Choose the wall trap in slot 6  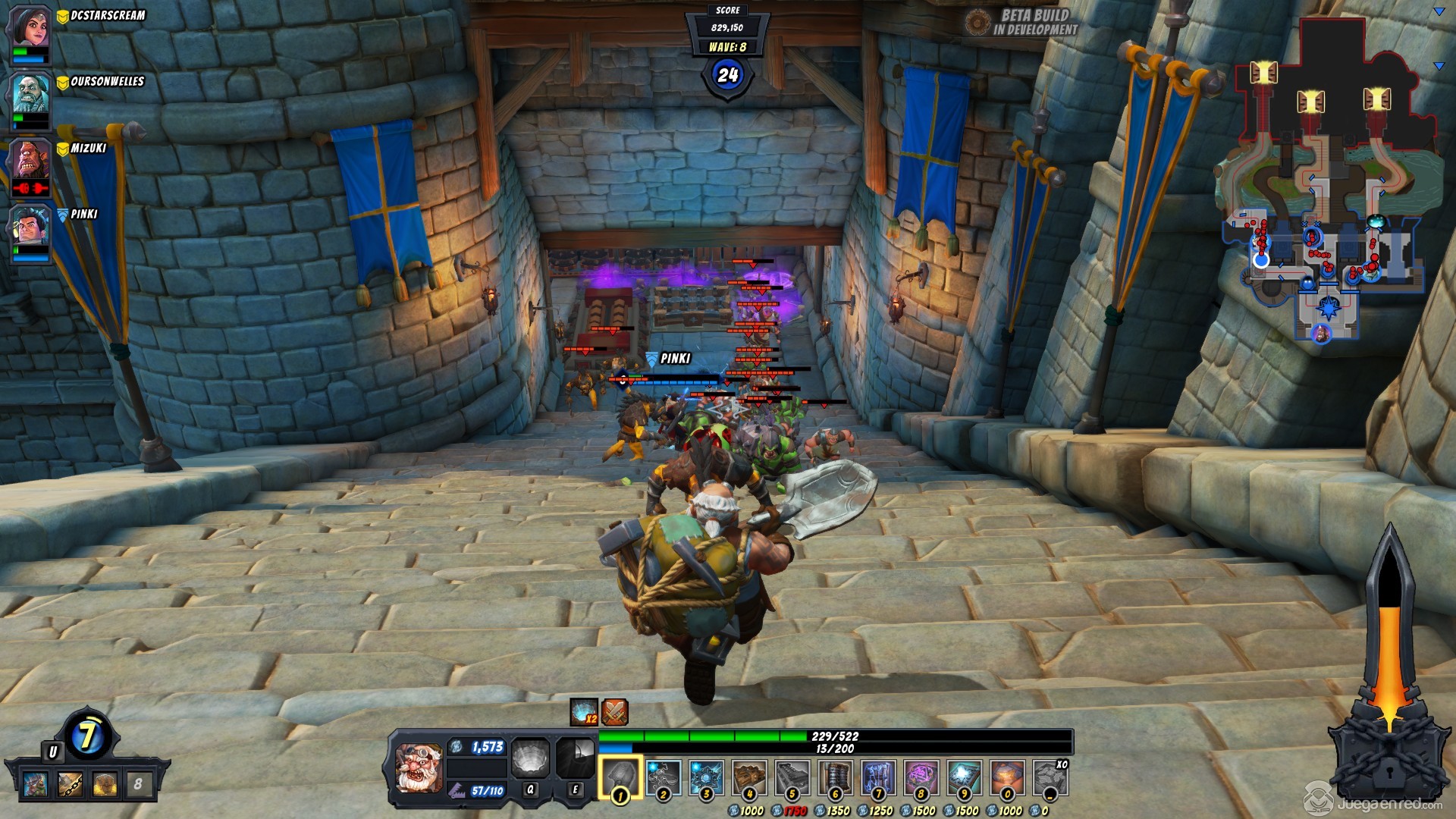[835, 777]
